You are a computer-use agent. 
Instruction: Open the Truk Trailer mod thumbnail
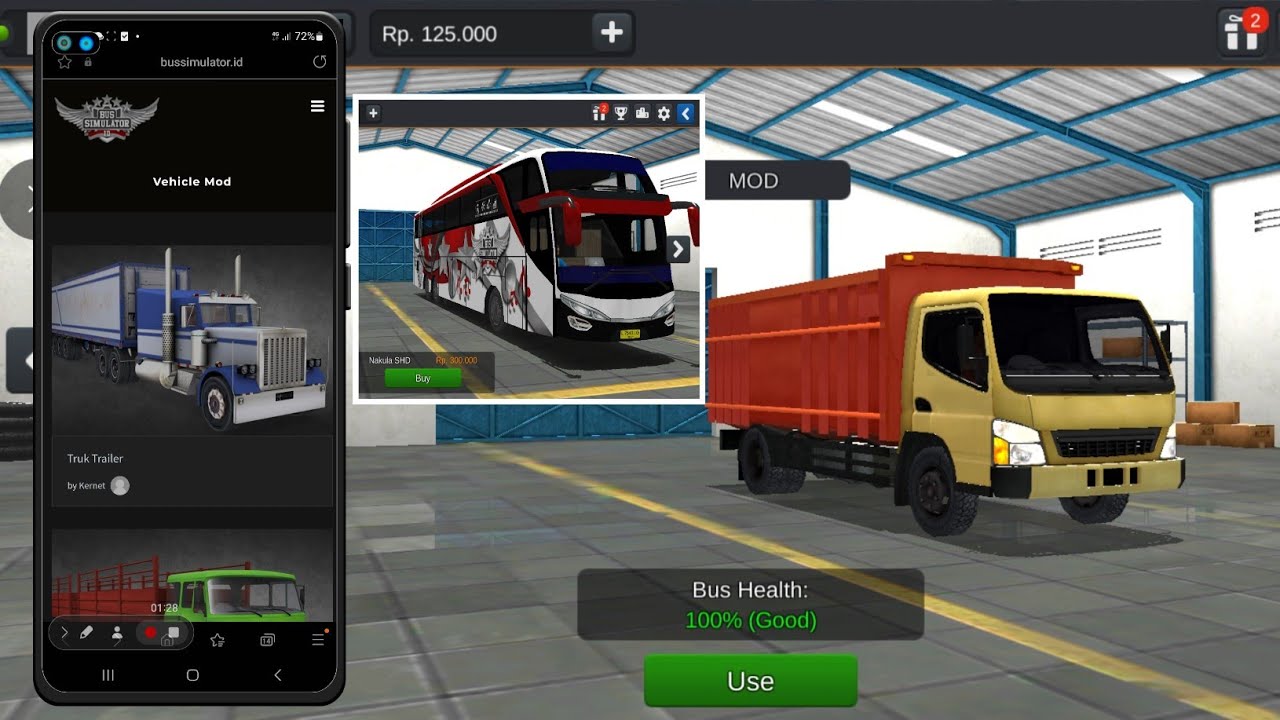coord(191,340)
